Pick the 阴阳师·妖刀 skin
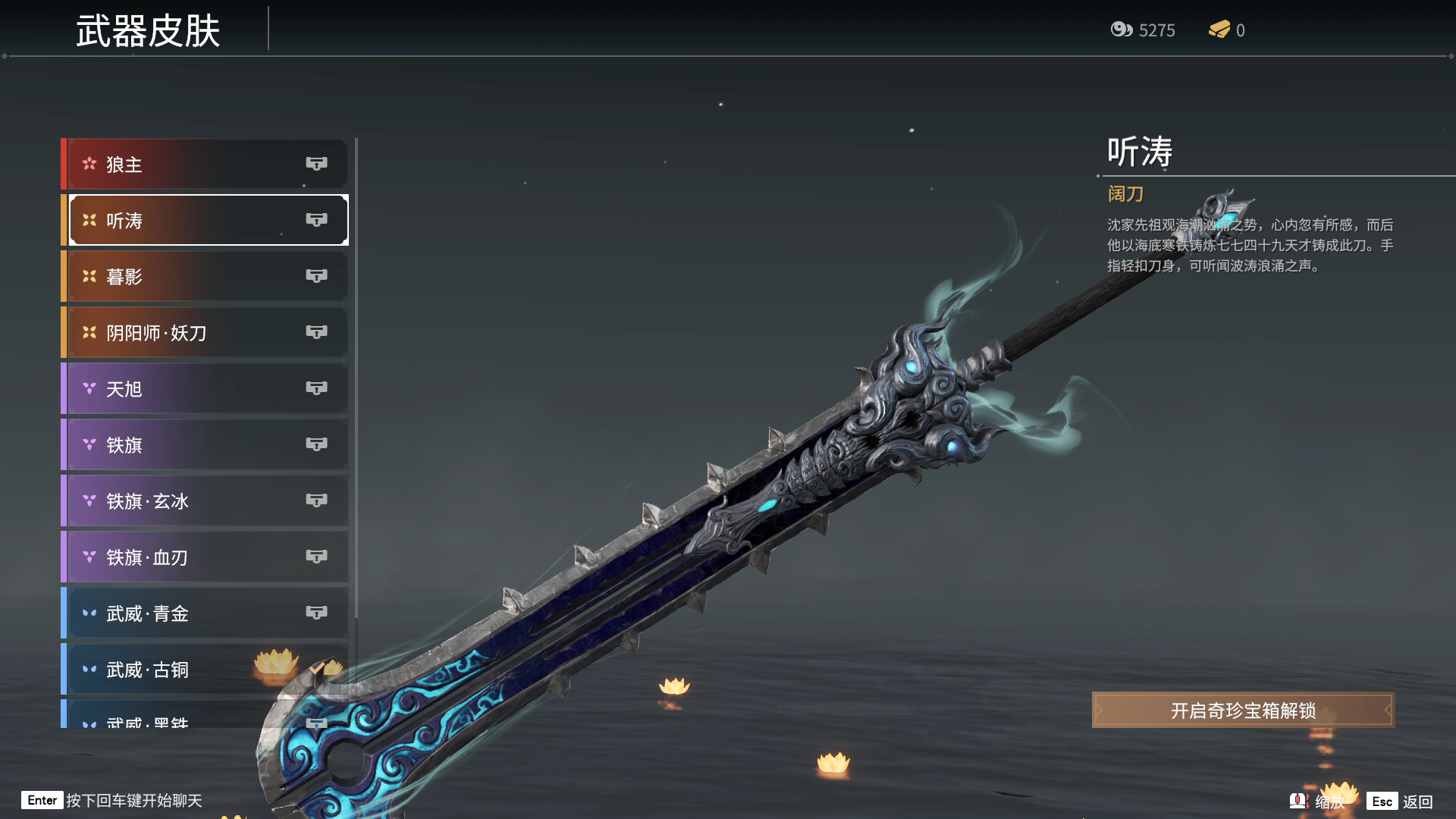 [x=205, y=332]
